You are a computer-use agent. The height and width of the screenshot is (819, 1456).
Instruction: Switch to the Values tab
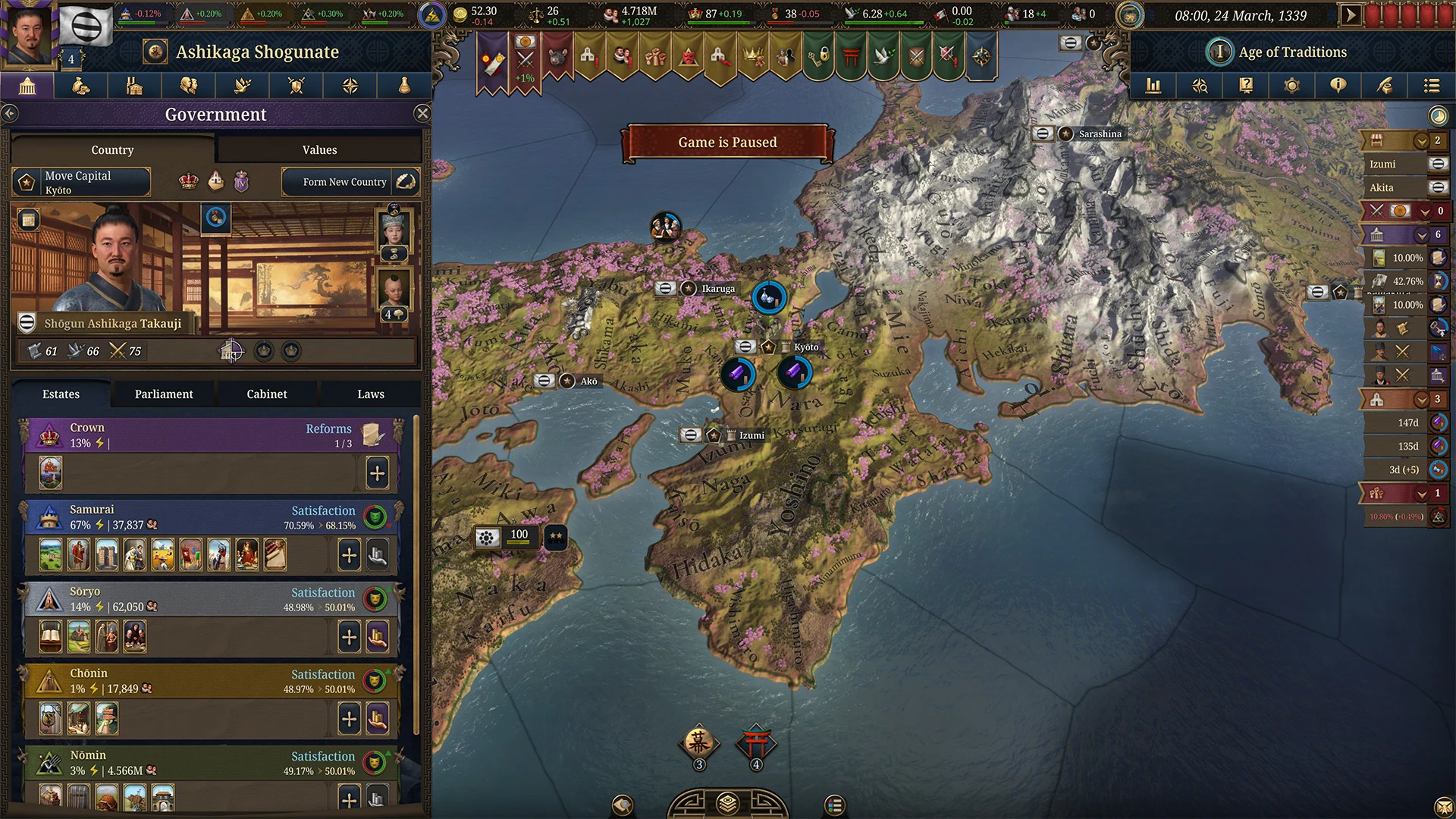pos(319,149)
